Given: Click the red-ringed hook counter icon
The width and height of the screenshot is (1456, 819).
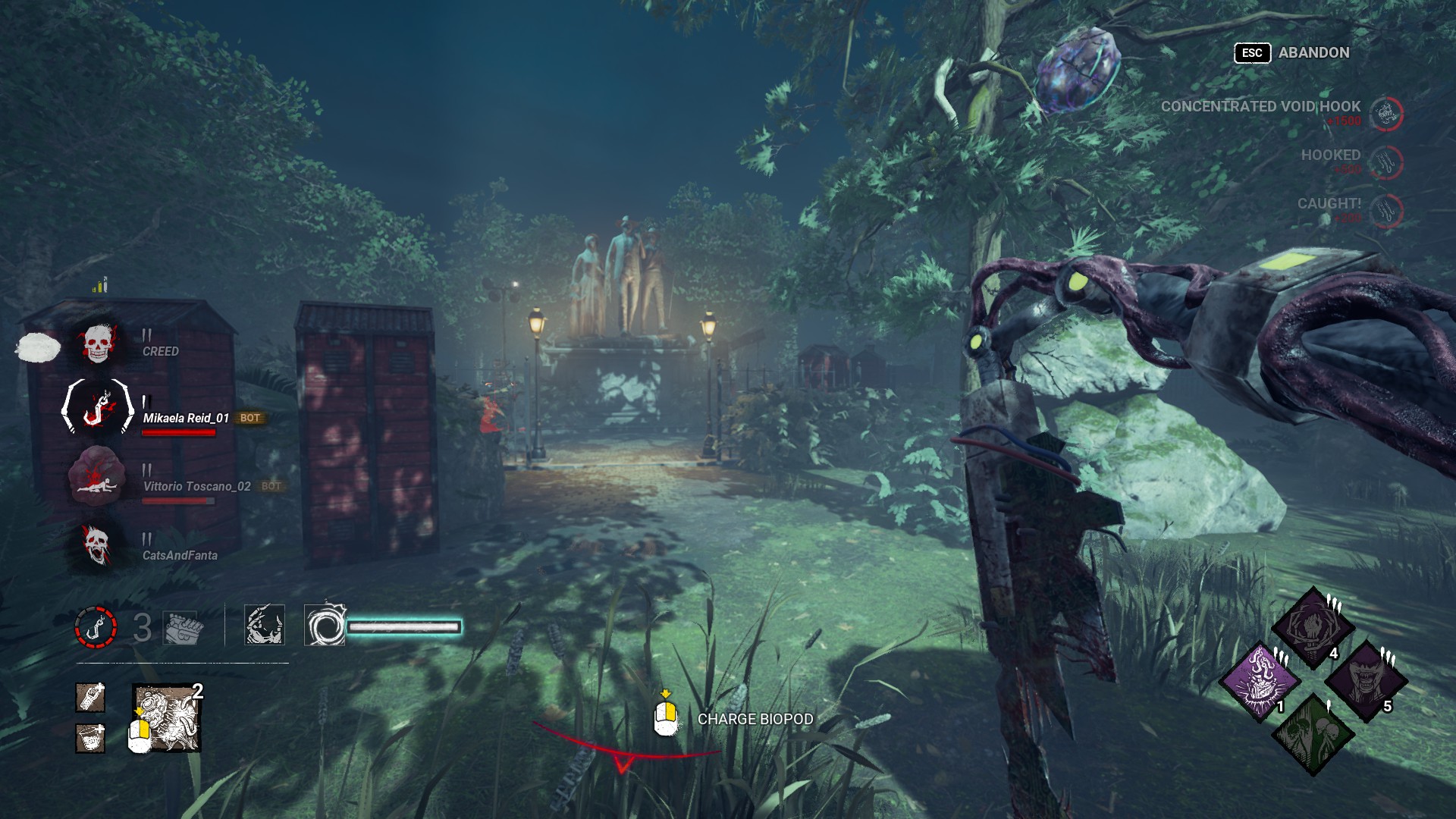Looking at the screenshot, I should [x=96, y=627].
